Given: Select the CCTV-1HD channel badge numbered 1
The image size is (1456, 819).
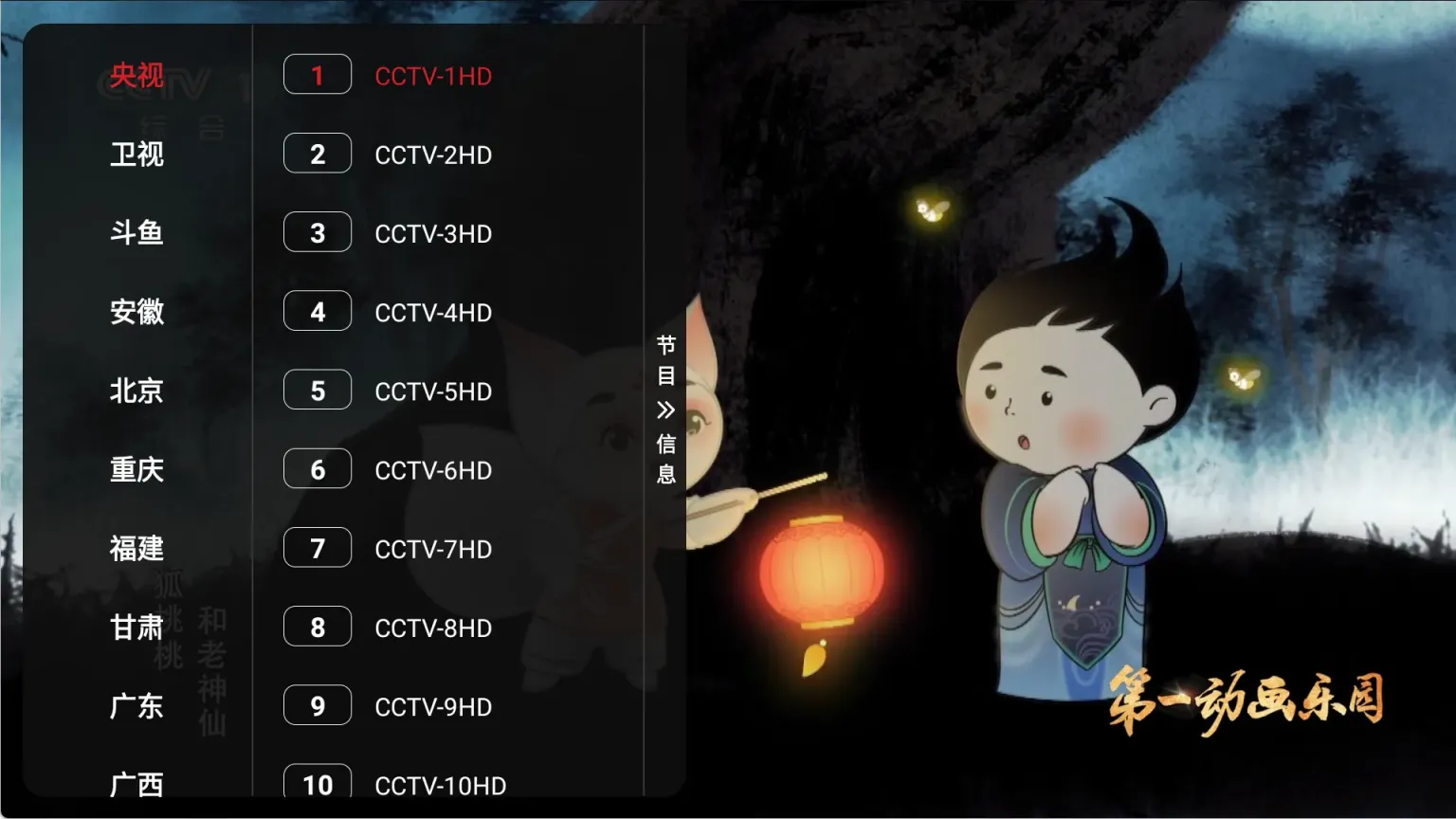Looking at the screenshot, I should (x=317, y=75).
